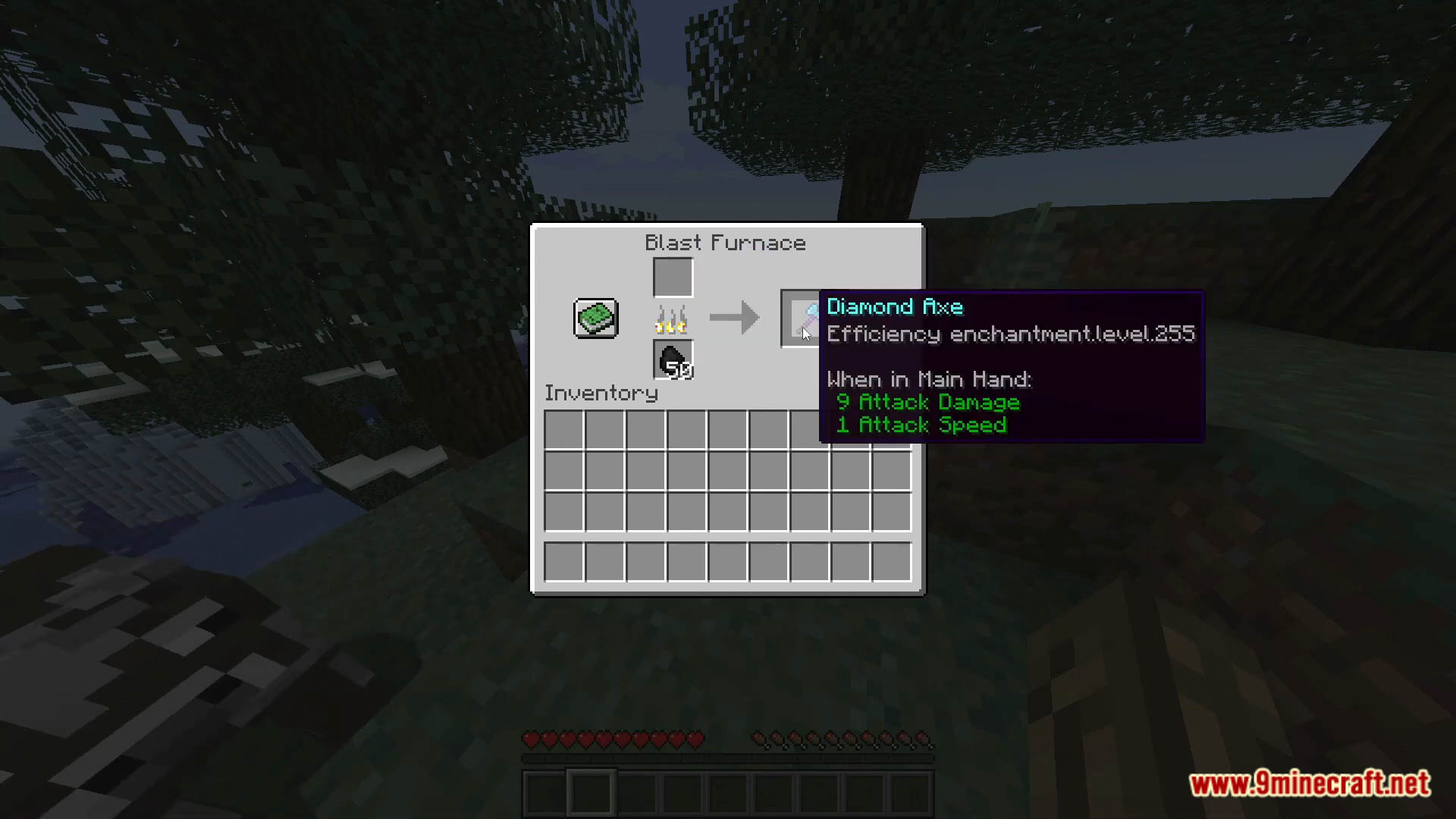Click the smelting progress arrow
The height and width of the screenshot is (819, 1456).
pos(733,318)
